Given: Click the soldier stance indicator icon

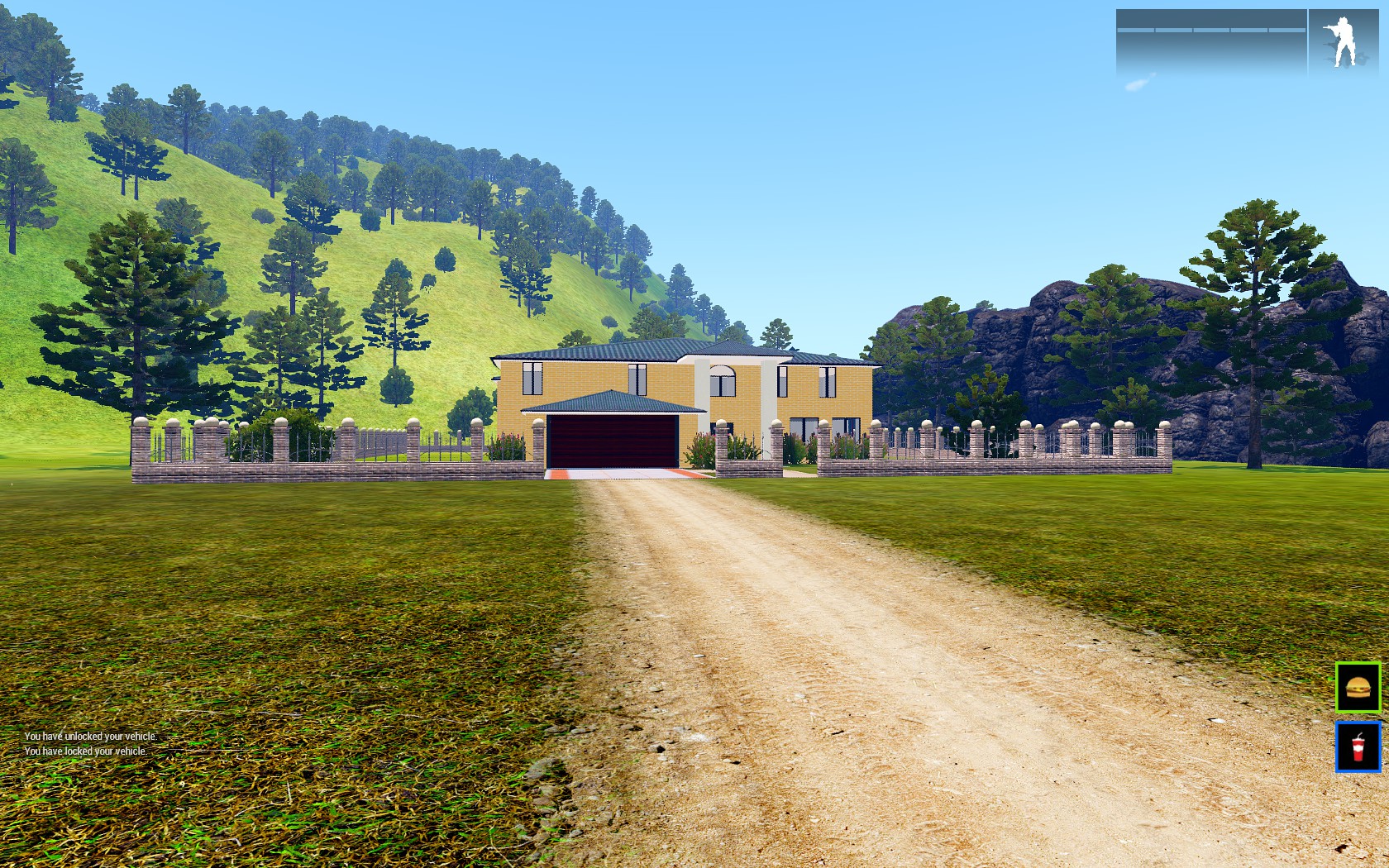Looking at the screenshot, I should coord(1341,41).
